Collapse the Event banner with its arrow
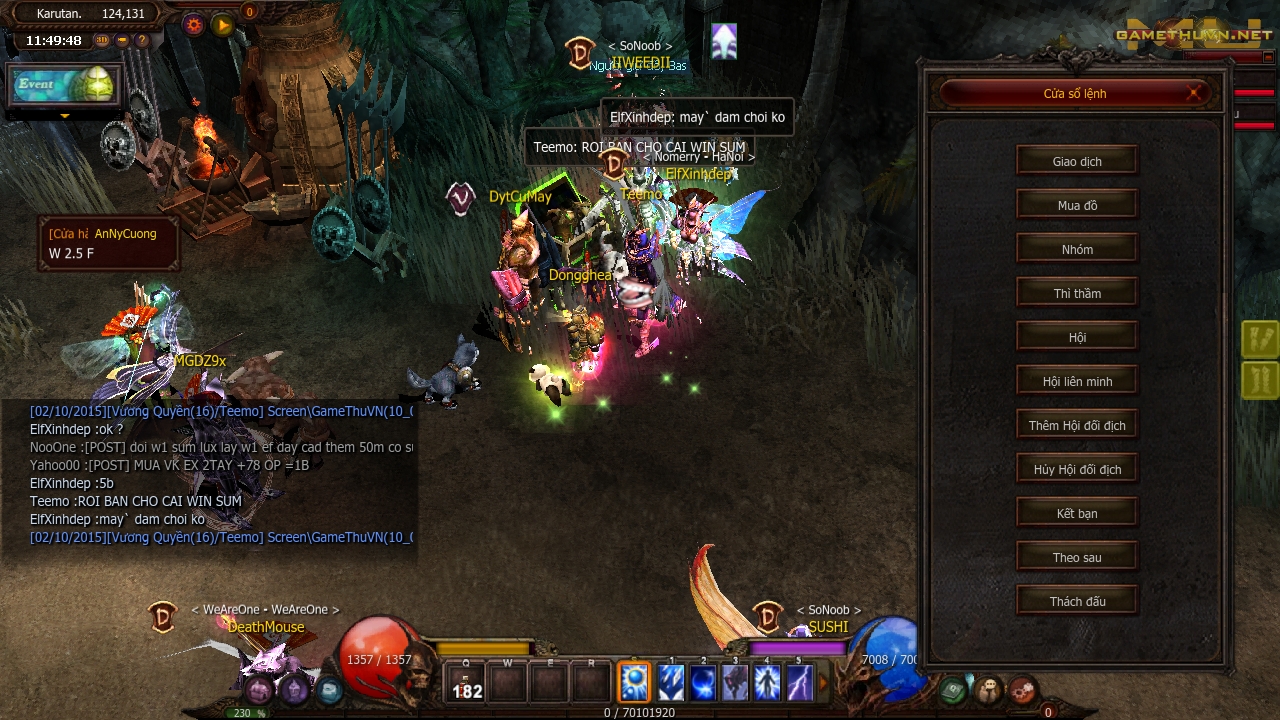The width and height of the screenshot is (1280, 720). pos(65,116)
